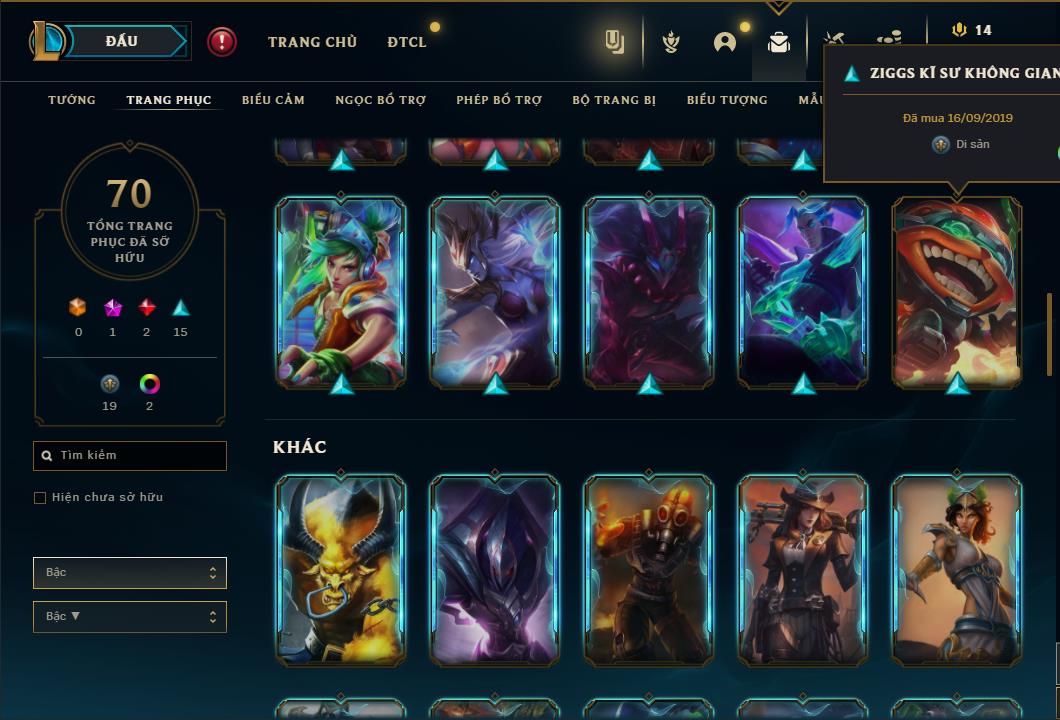Open the collection backpack icon
Screen dimensions: 1060x720
(779, 42)
